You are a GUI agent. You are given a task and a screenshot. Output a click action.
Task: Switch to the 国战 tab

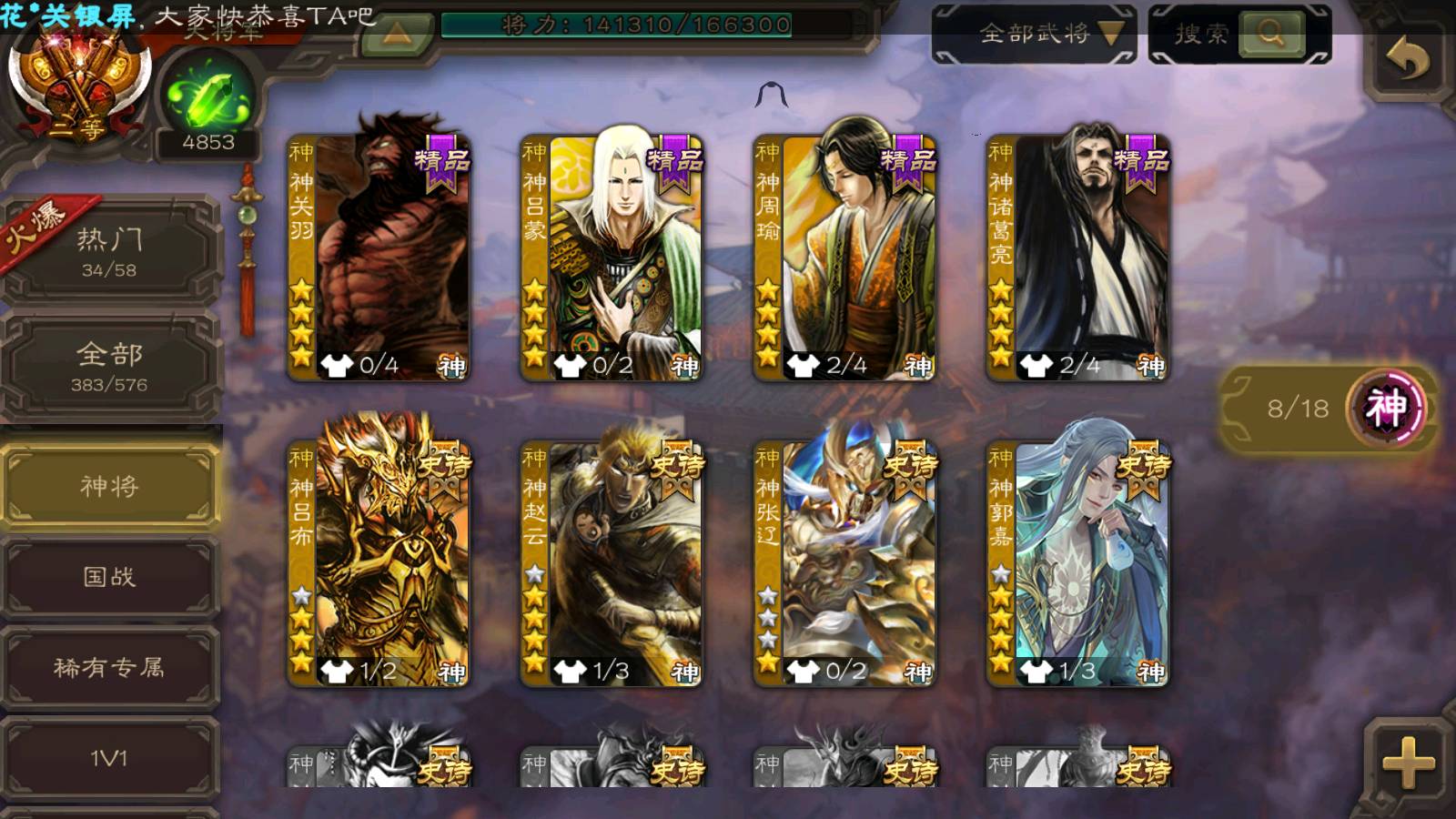coord(109,577)
